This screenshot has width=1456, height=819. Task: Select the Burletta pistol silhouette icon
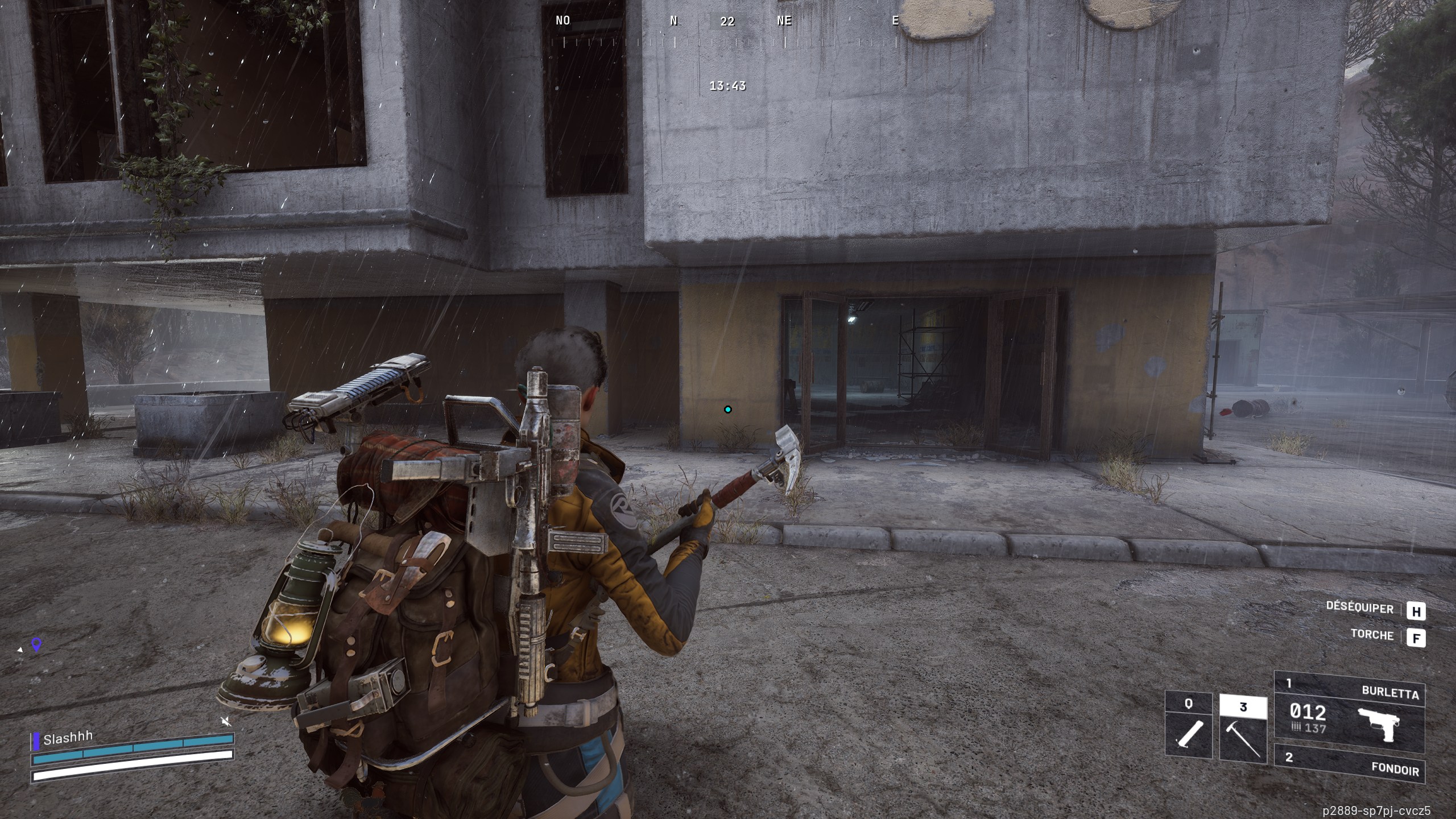(x=1379, y=723)
